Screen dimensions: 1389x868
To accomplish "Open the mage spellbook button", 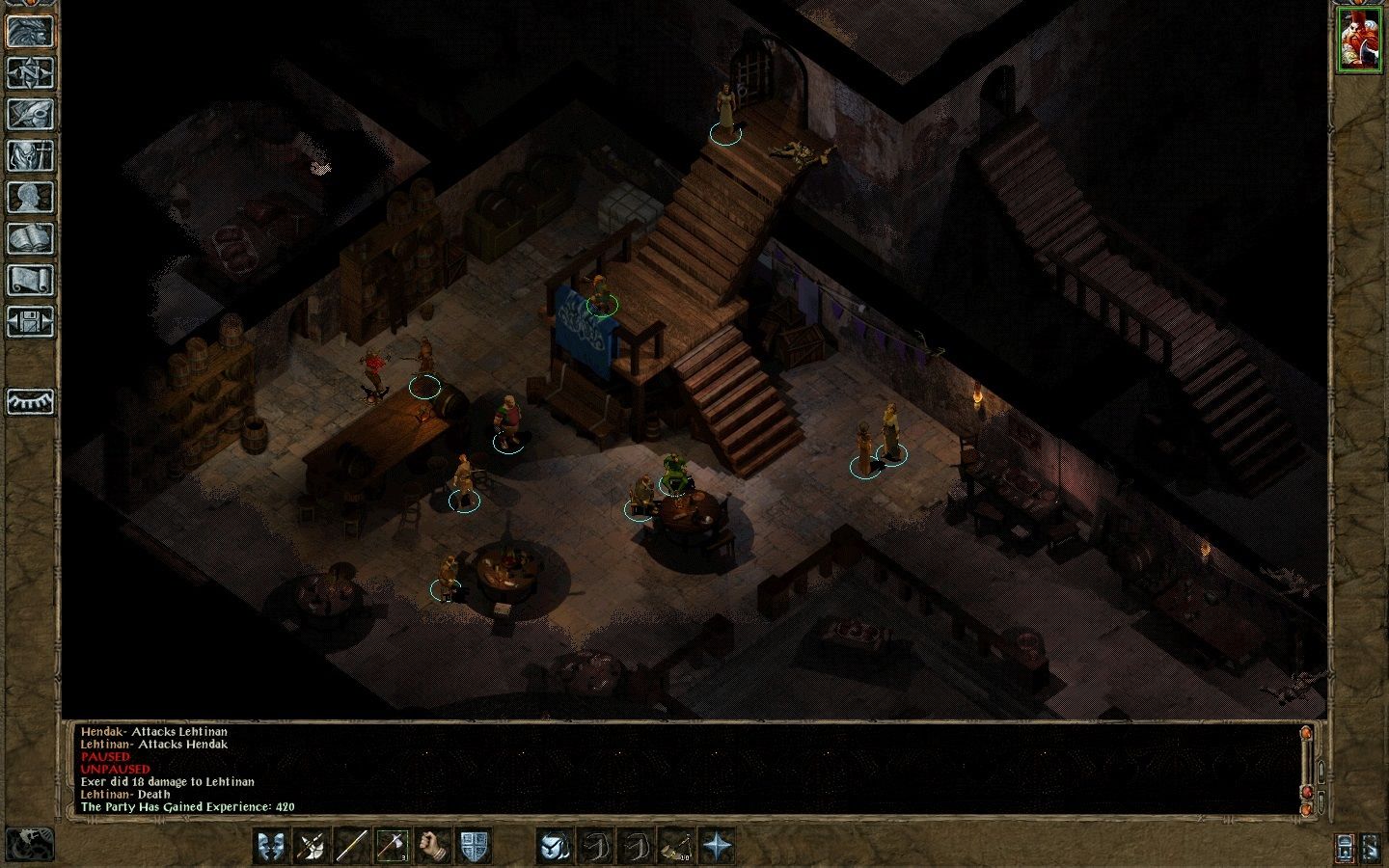I will [30, 238].
